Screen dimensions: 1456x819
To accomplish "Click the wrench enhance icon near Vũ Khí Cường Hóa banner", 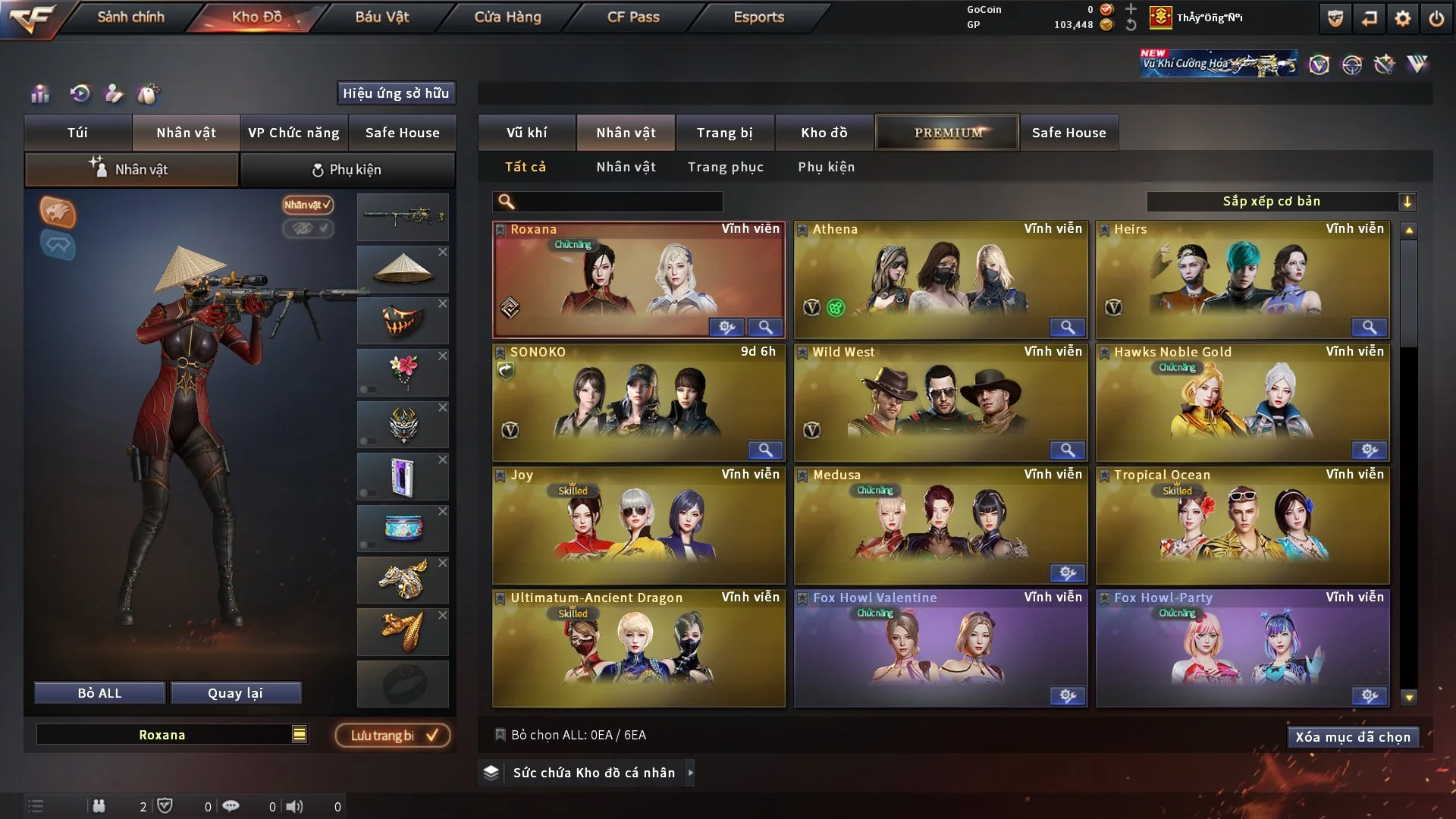I will click(1384, 64).
